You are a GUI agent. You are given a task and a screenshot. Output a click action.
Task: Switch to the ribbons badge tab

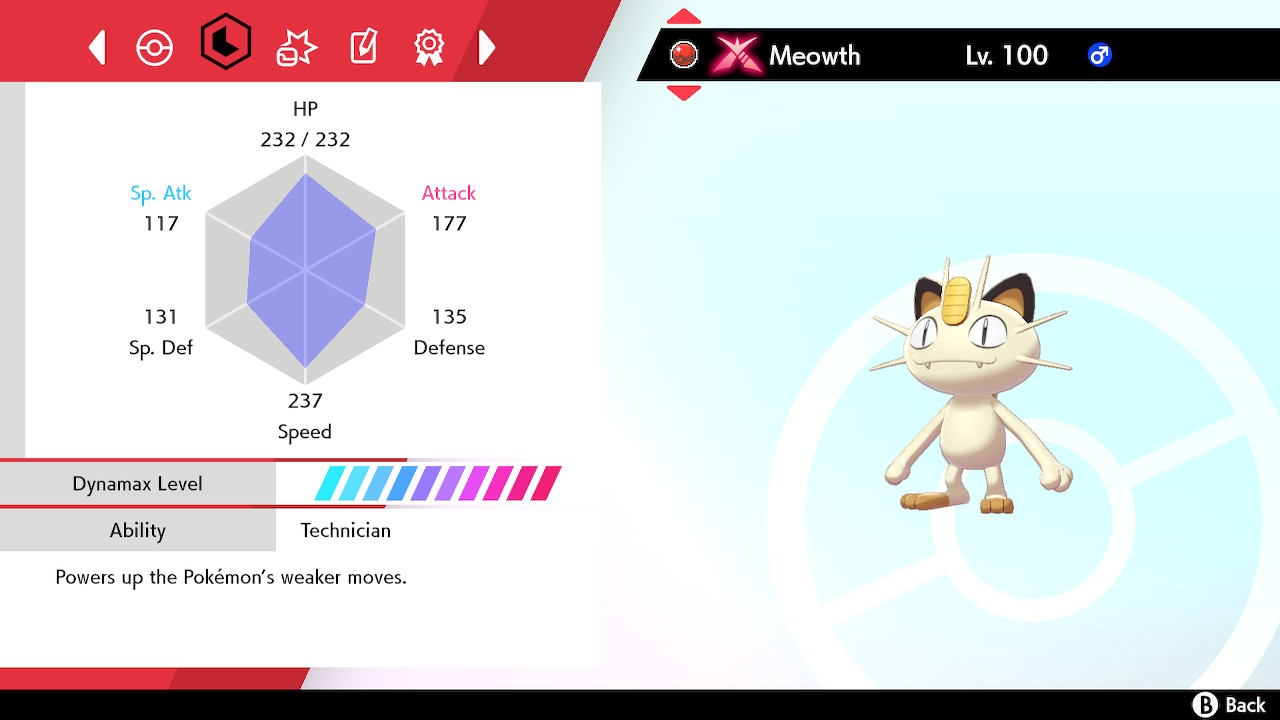428,45
